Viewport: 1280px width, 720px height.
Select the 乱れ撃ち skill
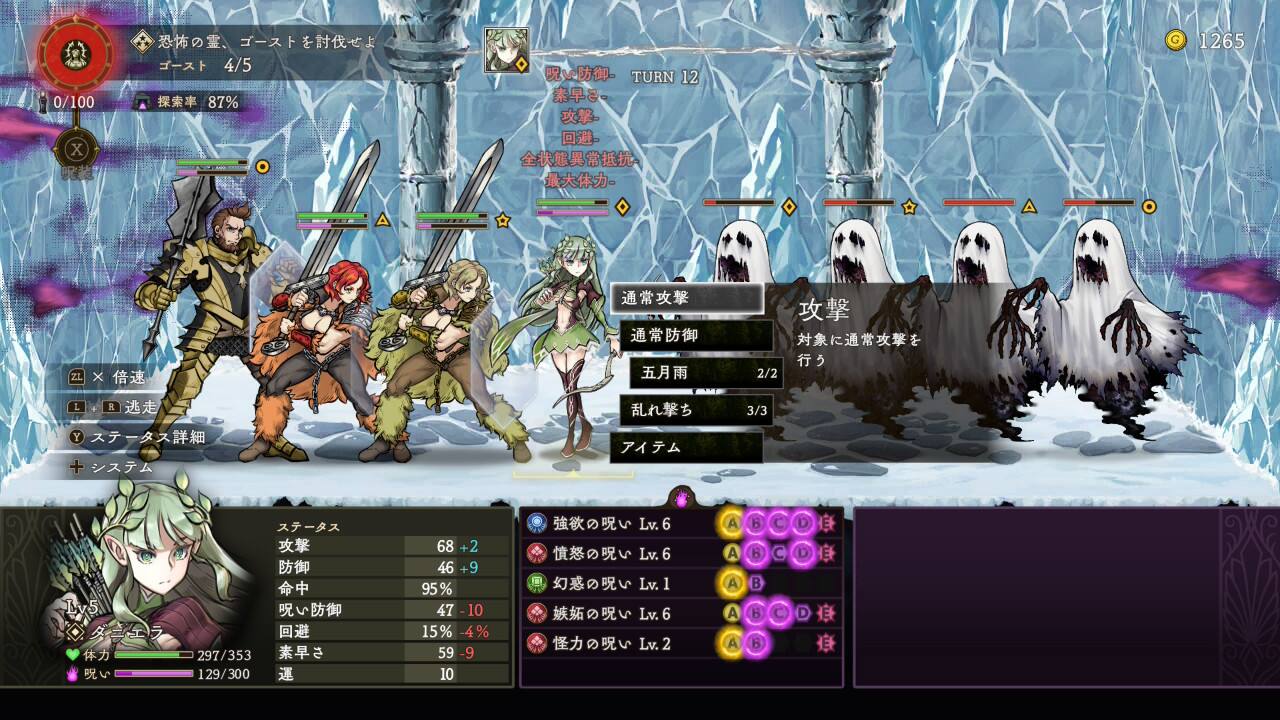pyautogui.click(x=696, y=410)
